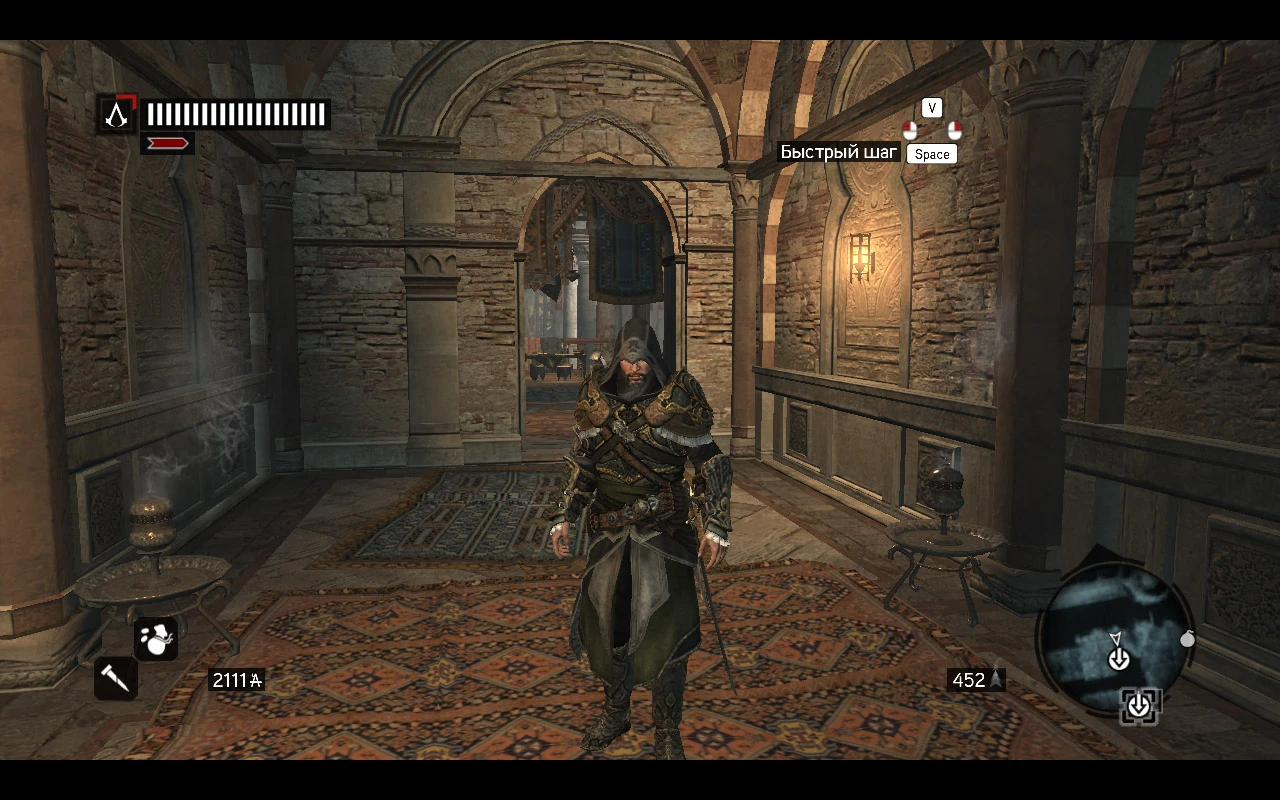Image resolution: width=1280 pixels, height=800 pixels.
Task: Click the red notoriety chevron indicator
Action: tap(168, 142)
